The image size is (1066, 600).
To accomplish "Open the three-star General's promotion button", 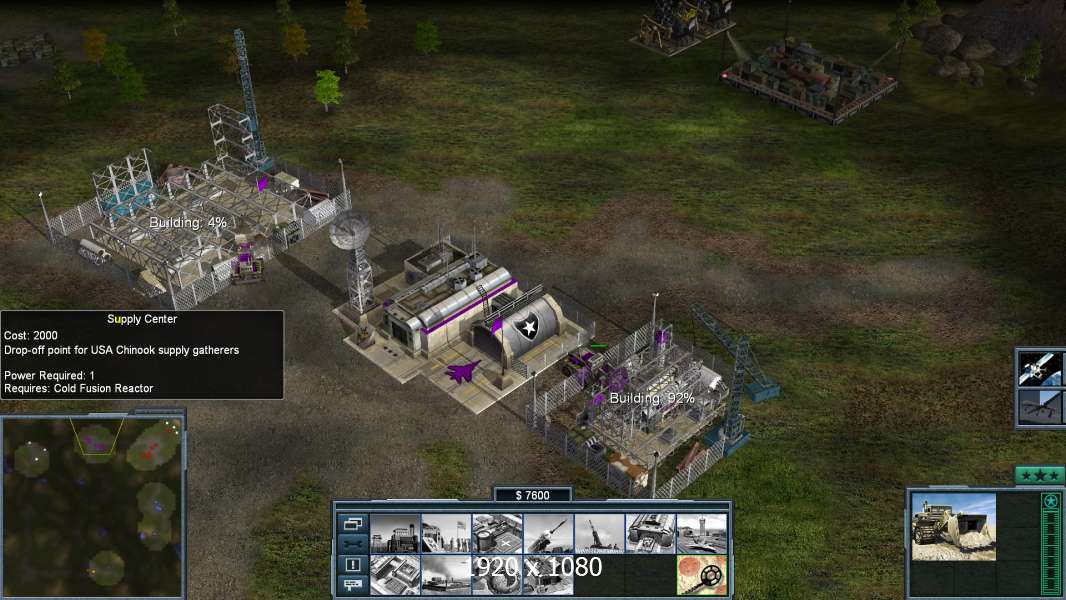I will (1039, 475).
